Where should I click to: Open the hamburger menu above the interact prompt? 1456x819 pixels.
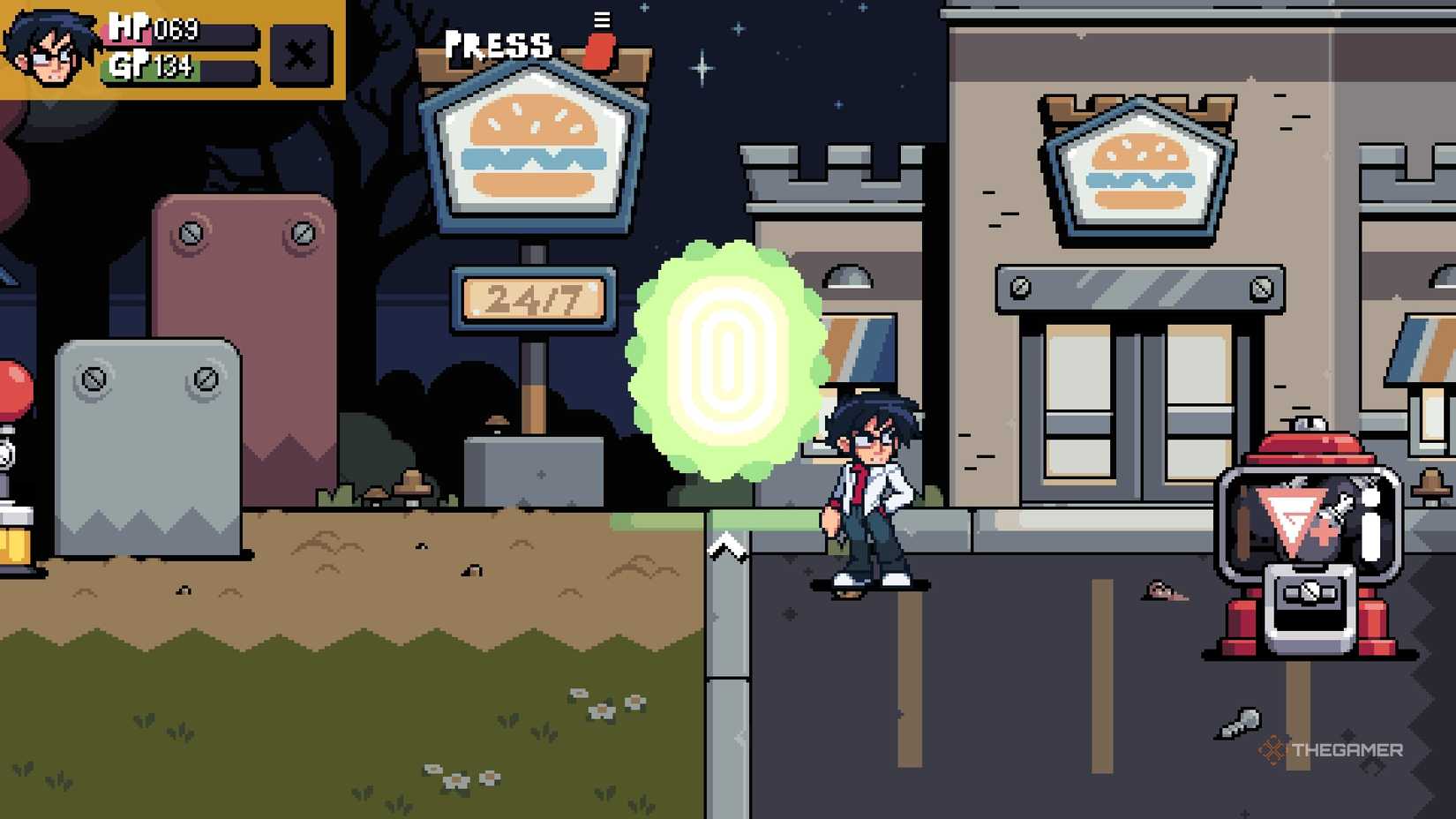click(603, 19)
